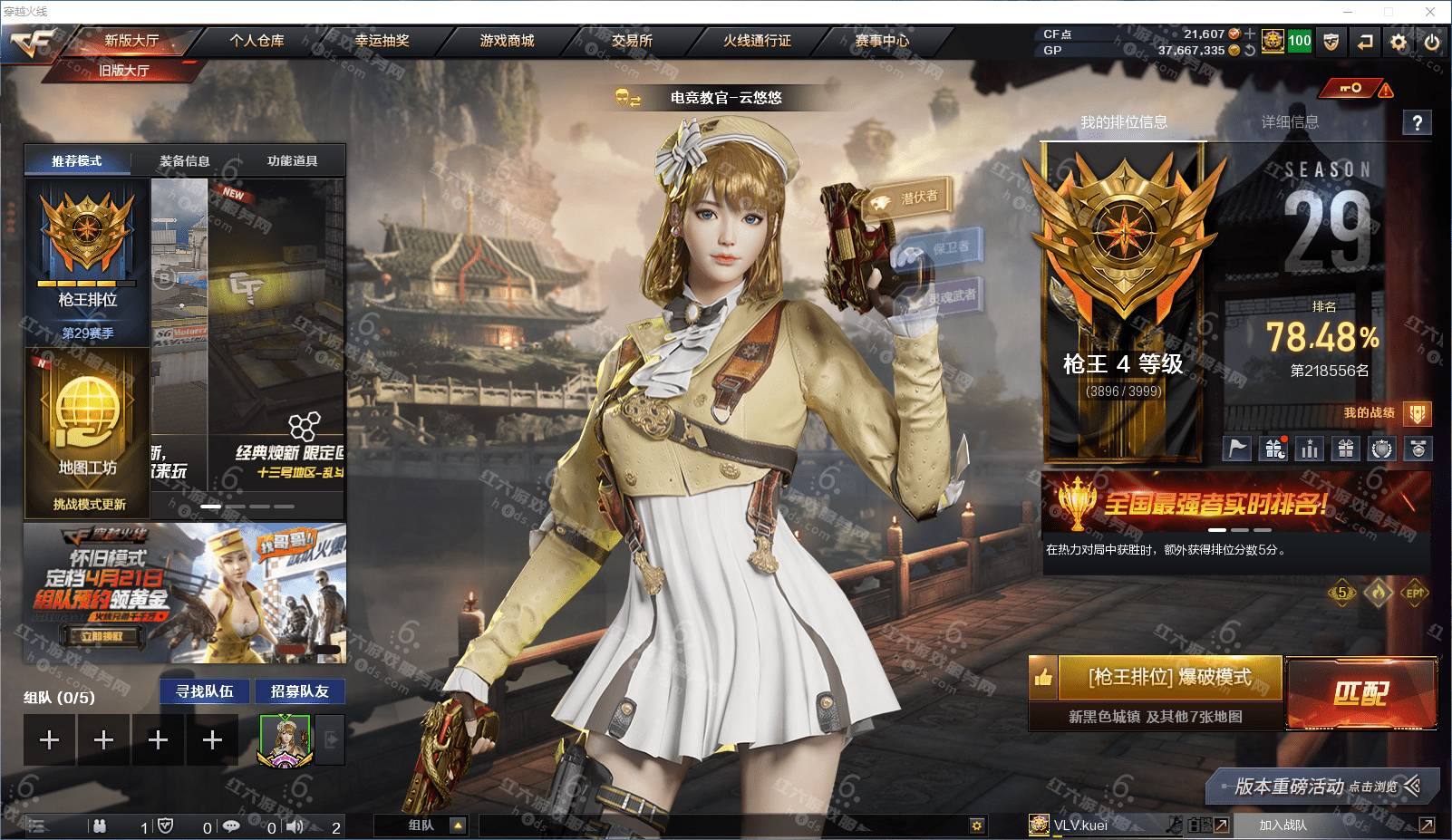
Task: Select the 枪王排位 ranked mode tile
Action: click(x=87, y=263)
